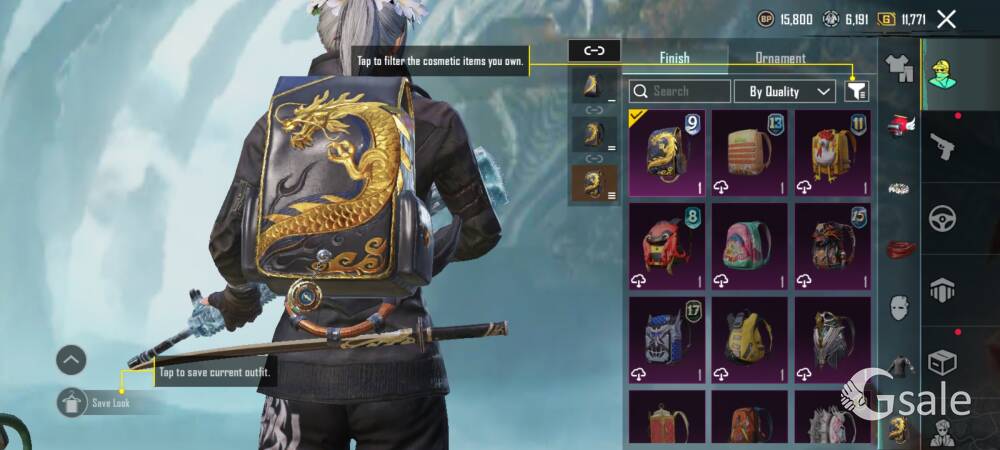Close the inventory screen with the X
Viewport: 1000px width, 450px height.
(x=947, y=18)
